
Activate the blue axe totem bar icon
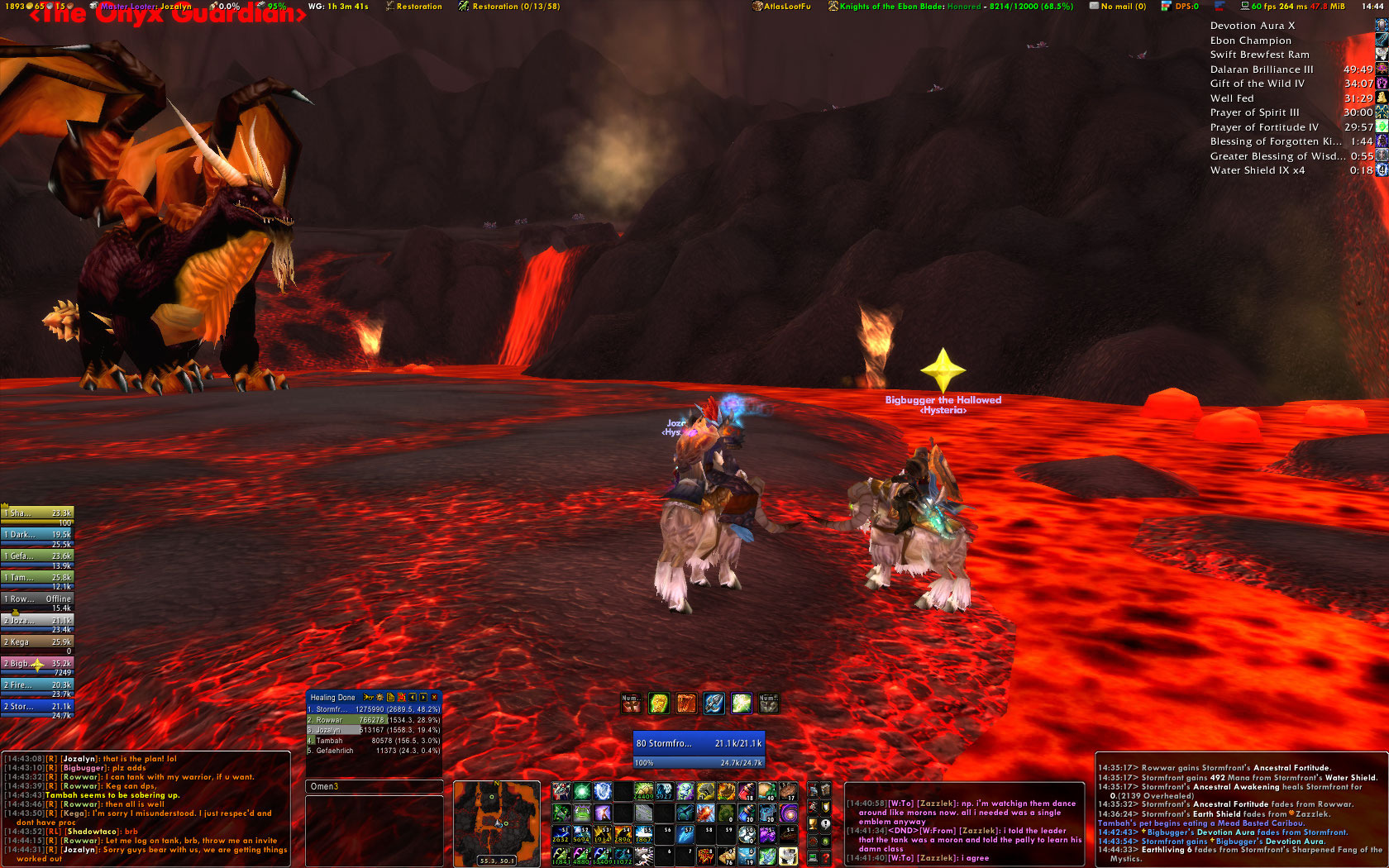(x=714, y=703)
